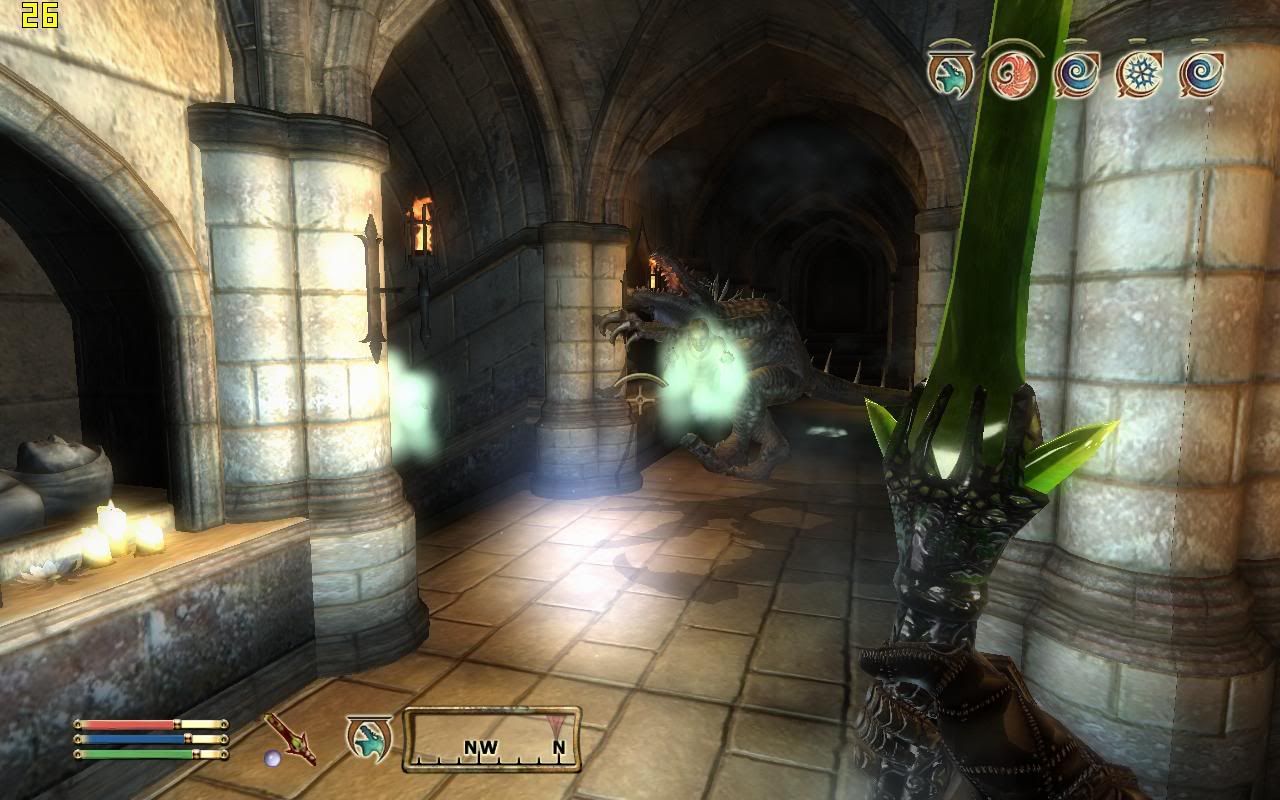Image resolution: width=1280 pixels, height=800 pixels.
Task: Select the equipped red sword weapon icon
Action: pyautogui.click(x=289, y=740)
